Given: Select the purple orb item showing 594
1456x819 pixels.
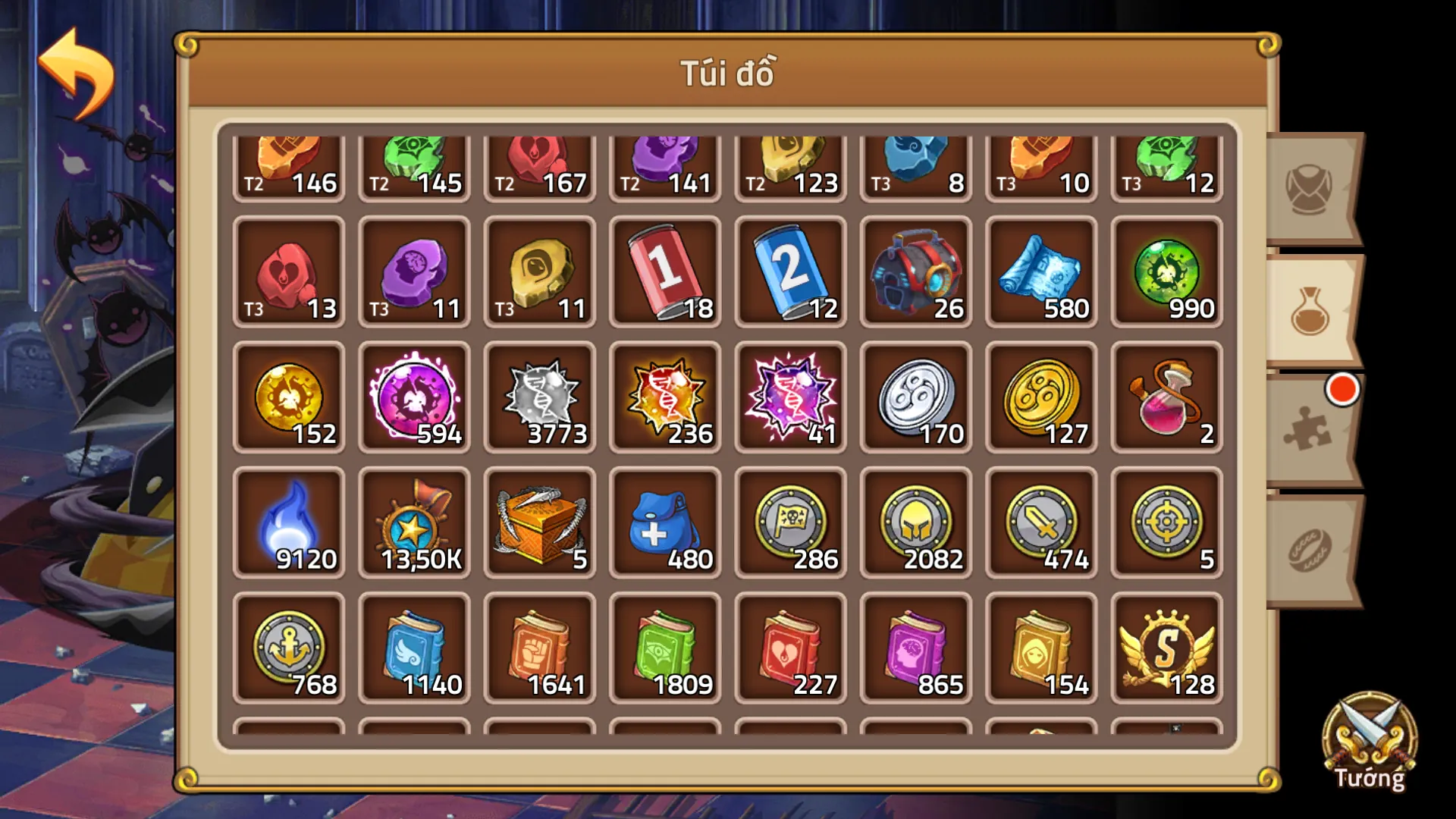Looking at the screenshot, I should (414, 398).
